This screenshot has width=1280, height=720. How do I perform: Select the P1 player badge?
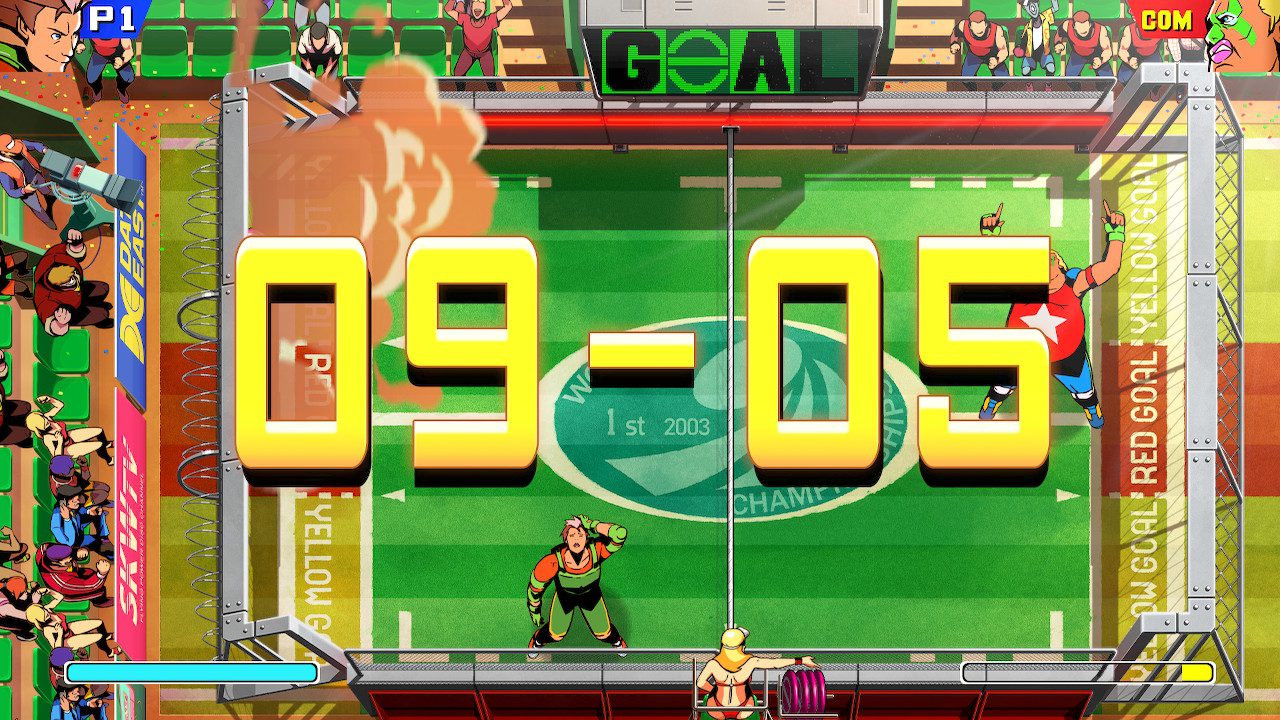point(113,17)
